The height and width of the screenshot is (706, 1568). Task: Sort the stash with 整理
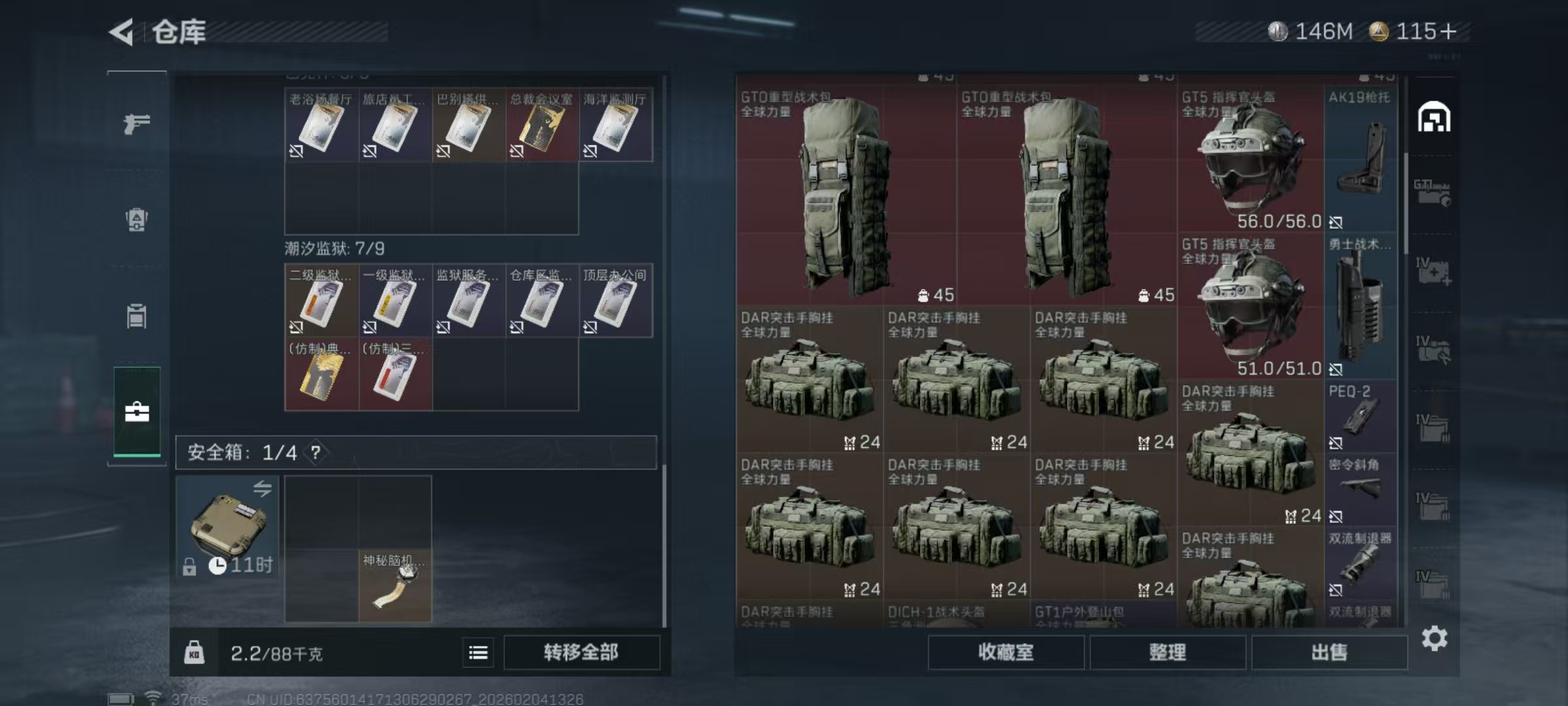coord(1168,652)
